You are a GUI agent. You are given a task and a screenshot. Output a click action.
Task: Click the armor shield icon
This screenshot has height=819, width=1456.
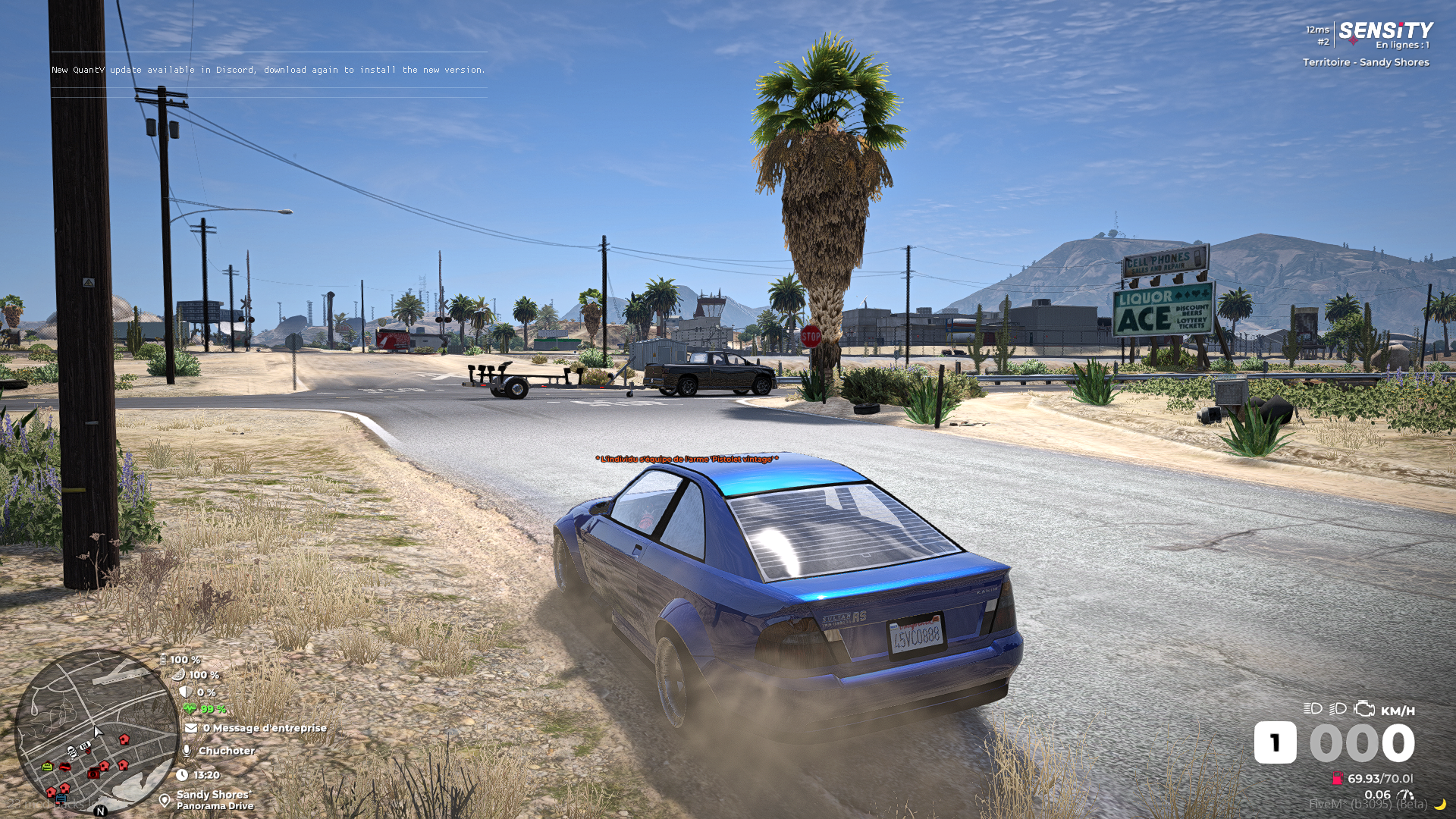click(184, 692)
